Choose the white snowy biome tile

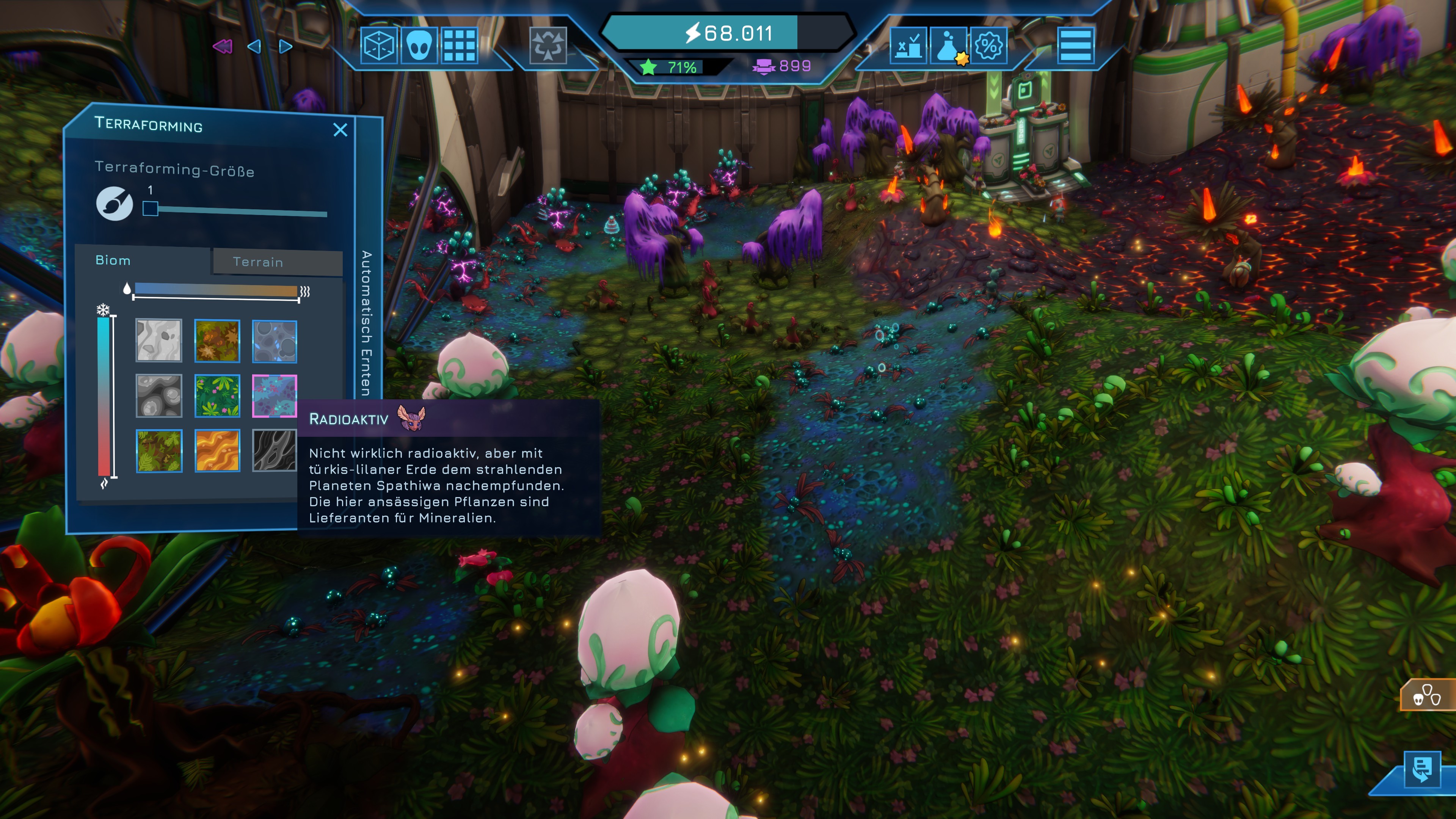159,341
